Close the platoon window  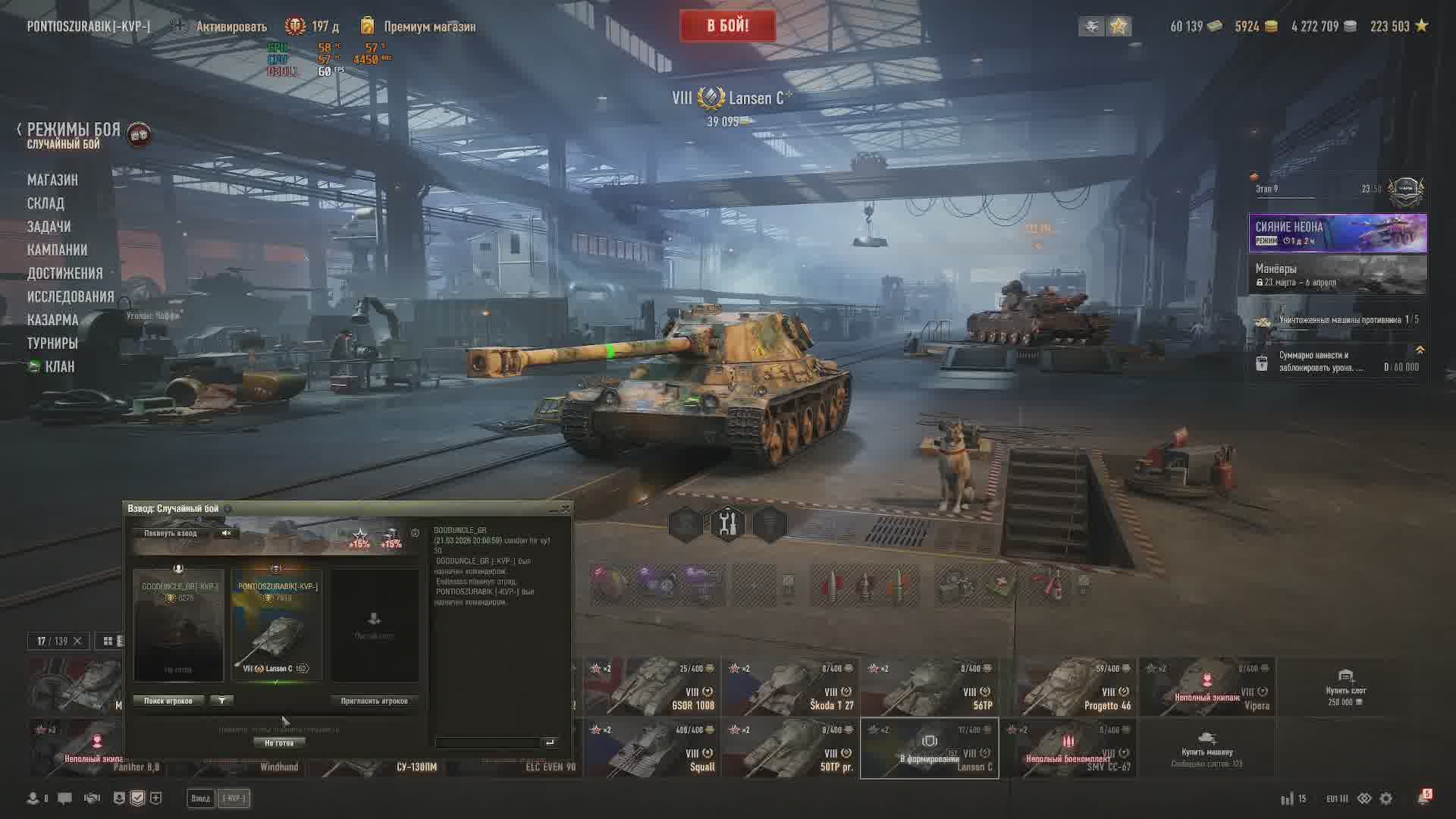[565, 508]
